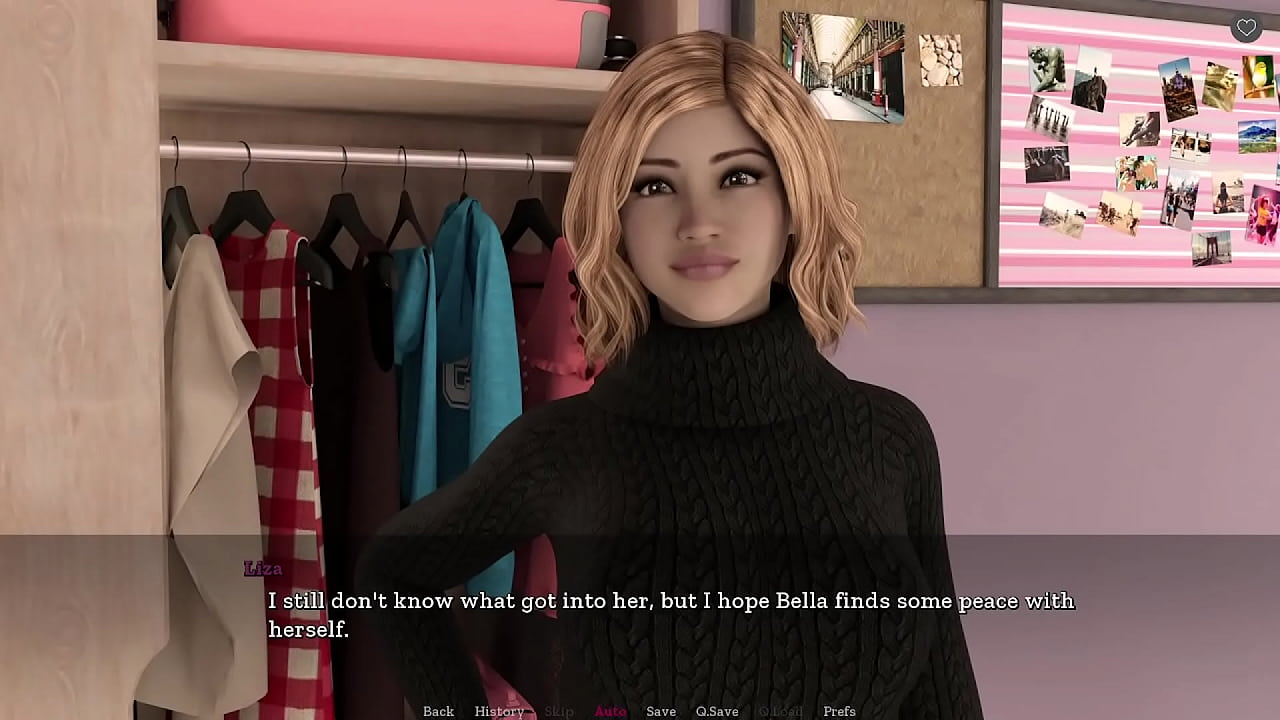Open the Prefs settings menu
The image size is (1280, 720).
pyautogui.click(x=839, y=711)
